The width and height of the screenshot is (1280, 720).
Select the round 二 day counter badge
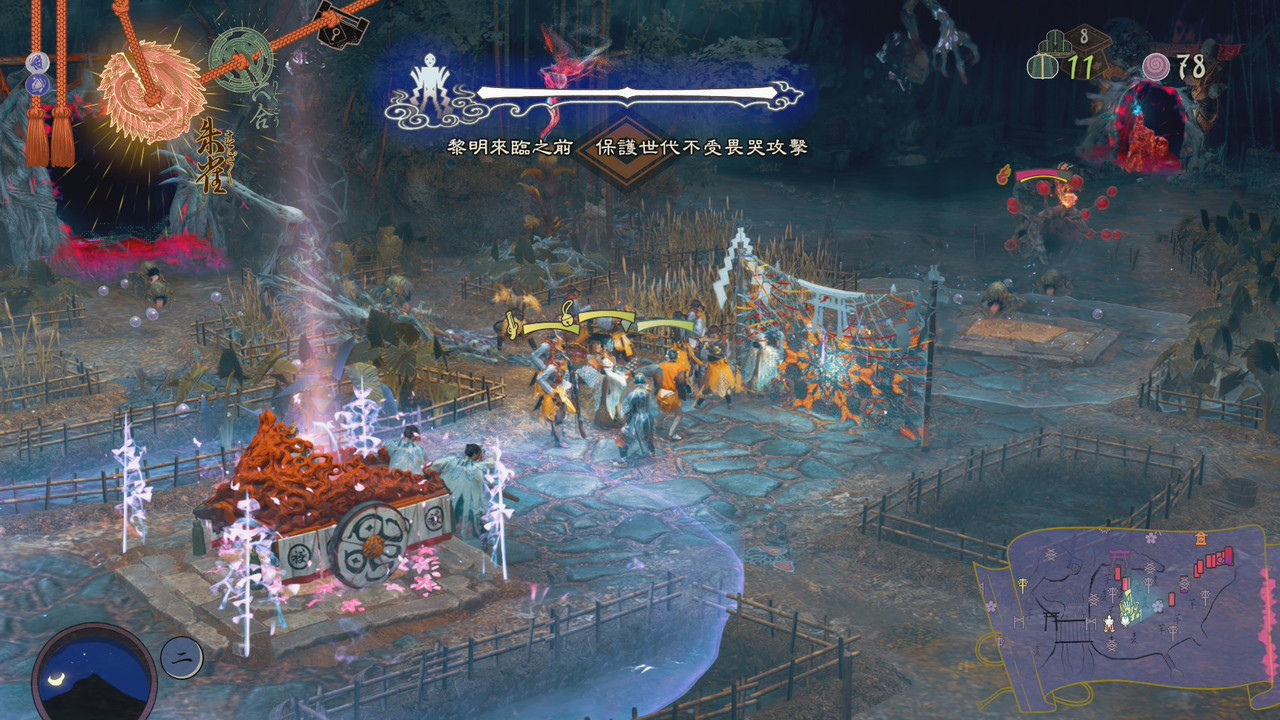pos(182,657)
